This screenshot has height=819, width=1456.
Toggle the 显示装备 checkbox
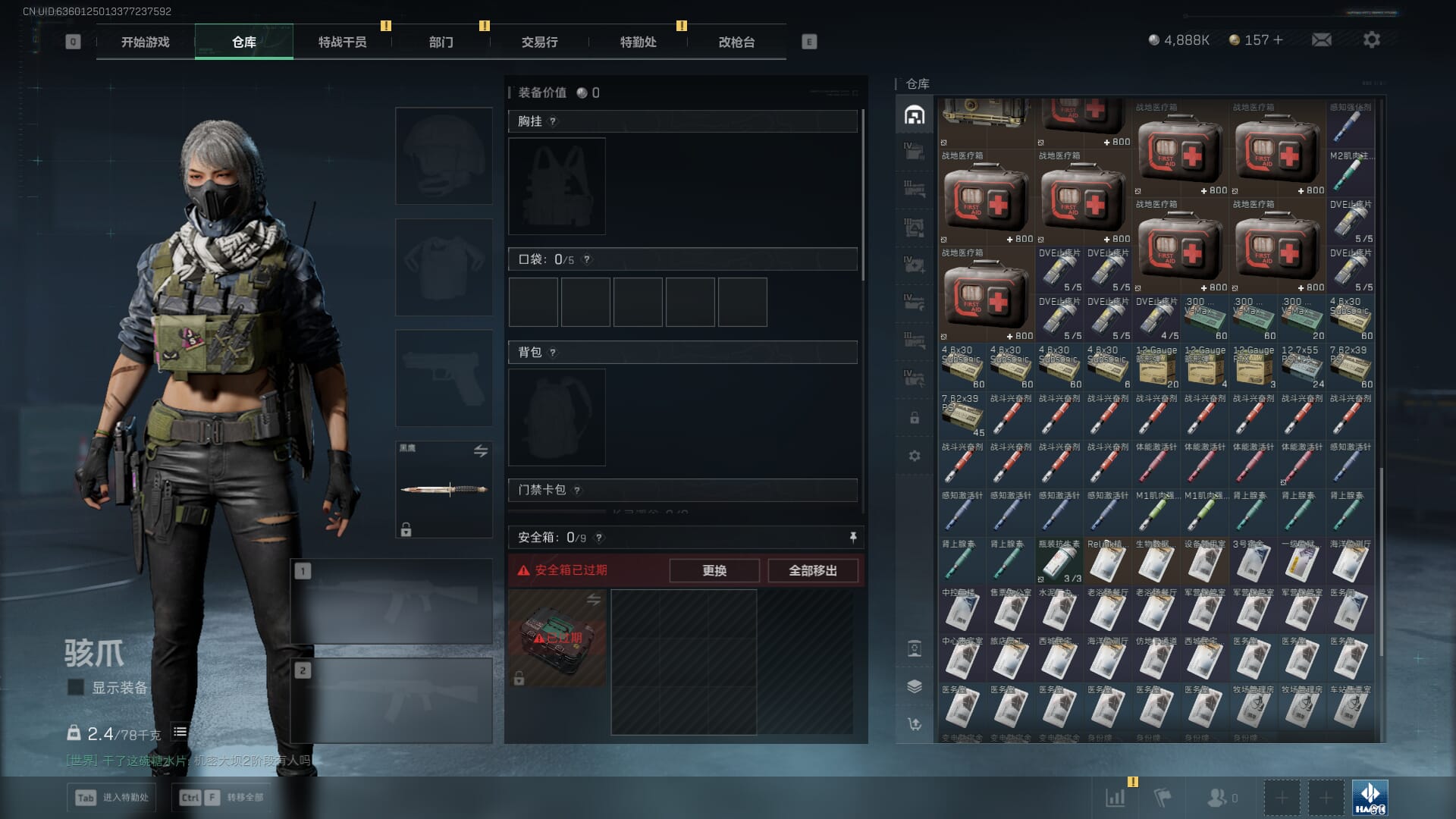pyautogui.click(x=76, y=687)
